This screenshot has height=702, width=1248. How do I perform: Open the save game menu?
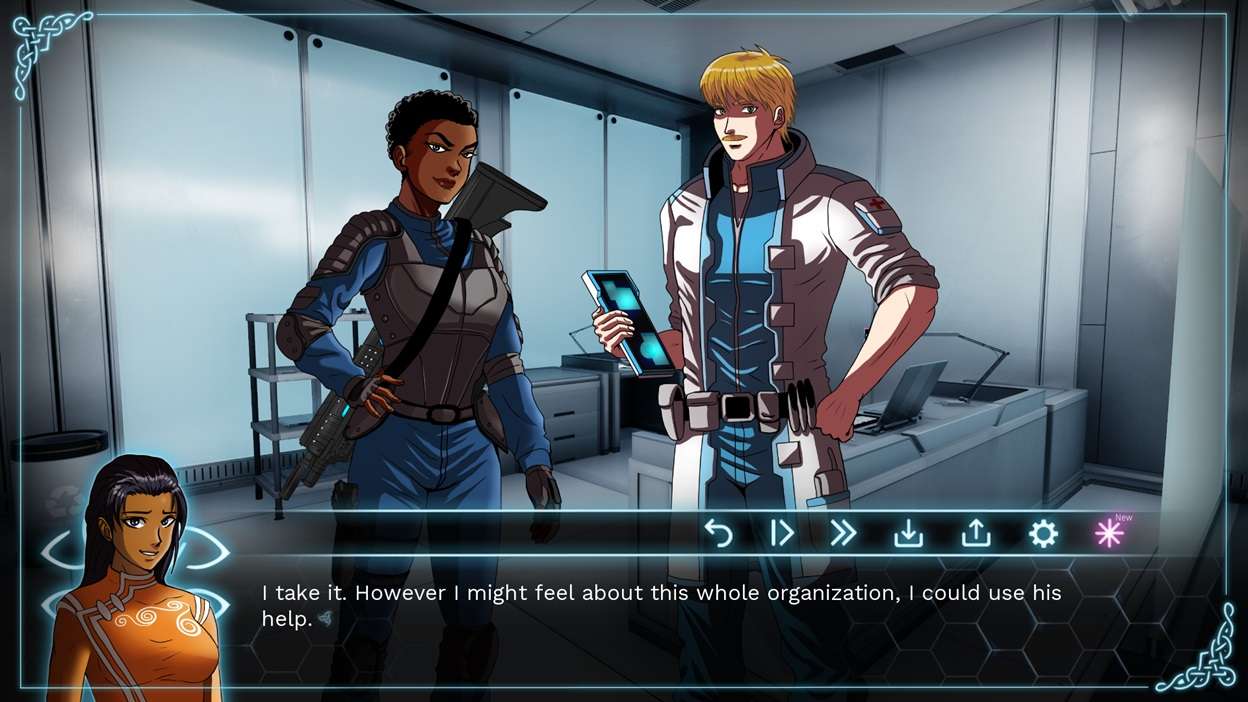tap(908, 534)
